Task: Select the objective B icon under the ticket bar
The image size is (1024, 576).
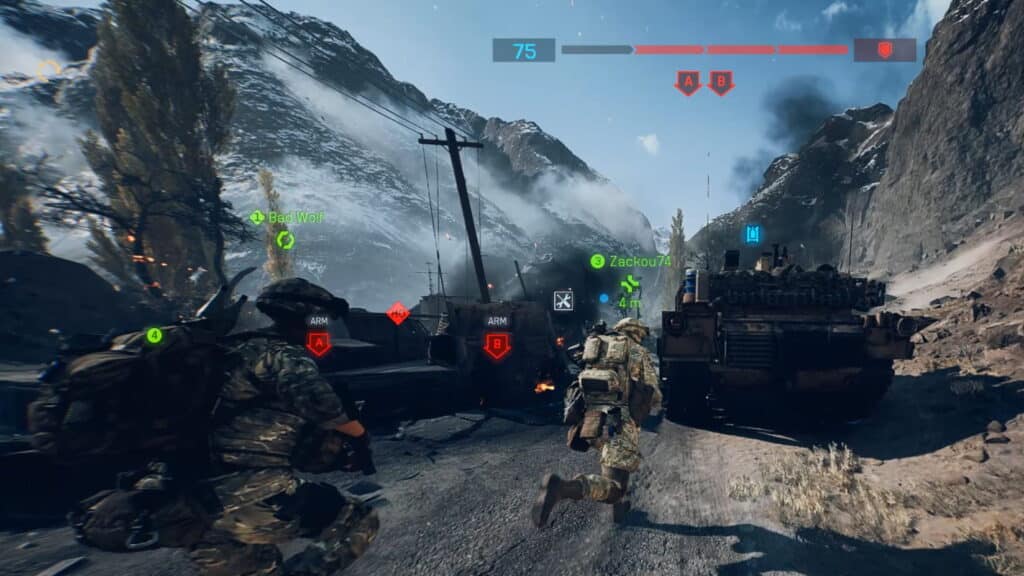Action: pyautogui.click(x=720, y=83)
